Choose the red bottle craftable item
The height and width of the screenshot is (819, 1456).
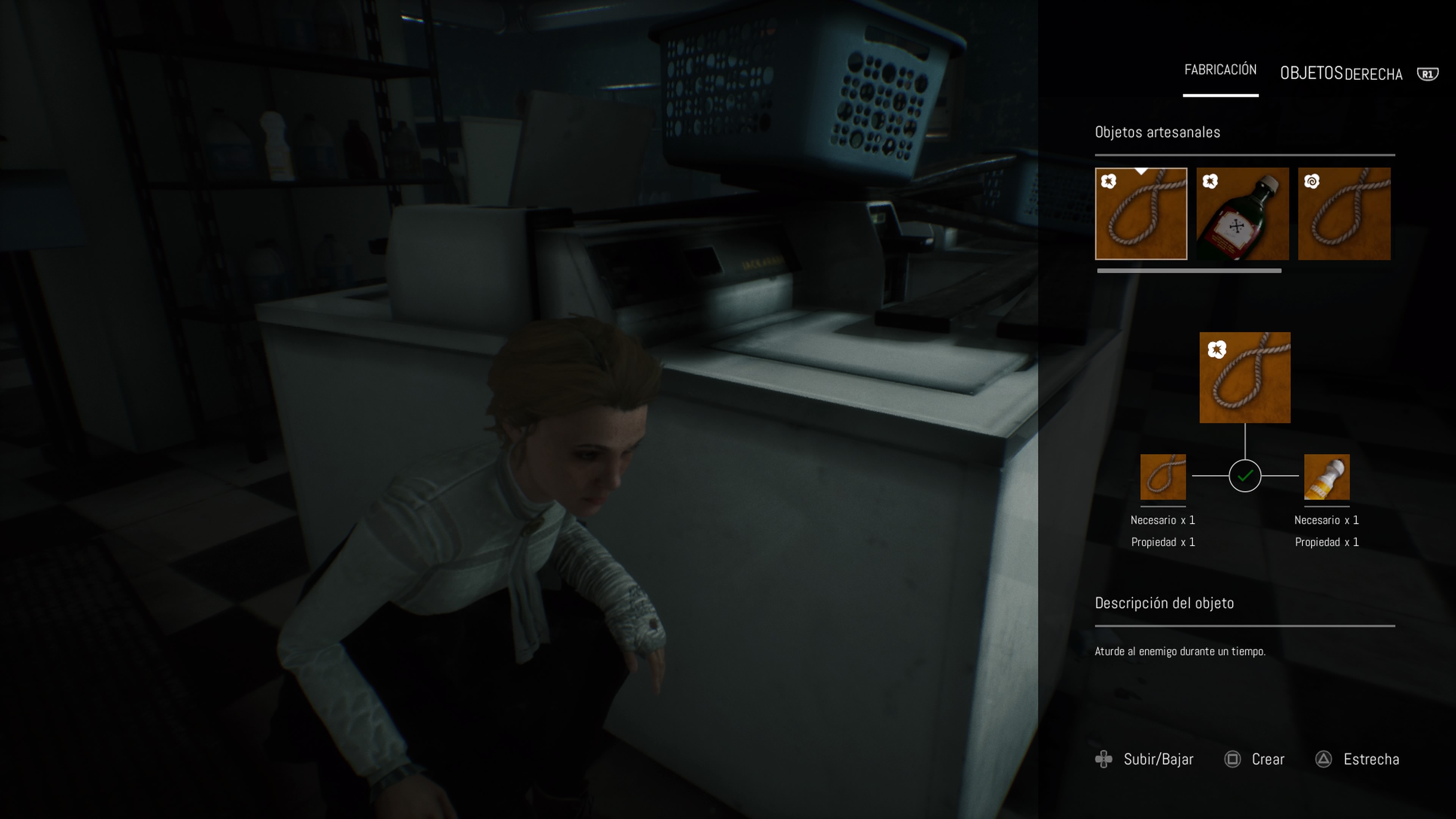(x=1243, y=213)
